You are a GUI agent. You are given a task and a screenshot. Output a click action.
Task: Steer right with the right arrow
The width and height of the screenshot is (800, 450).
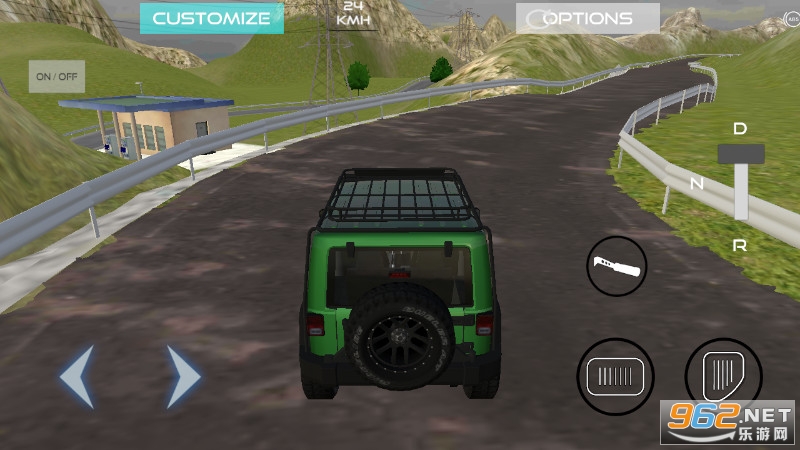(x=183, y=376)
